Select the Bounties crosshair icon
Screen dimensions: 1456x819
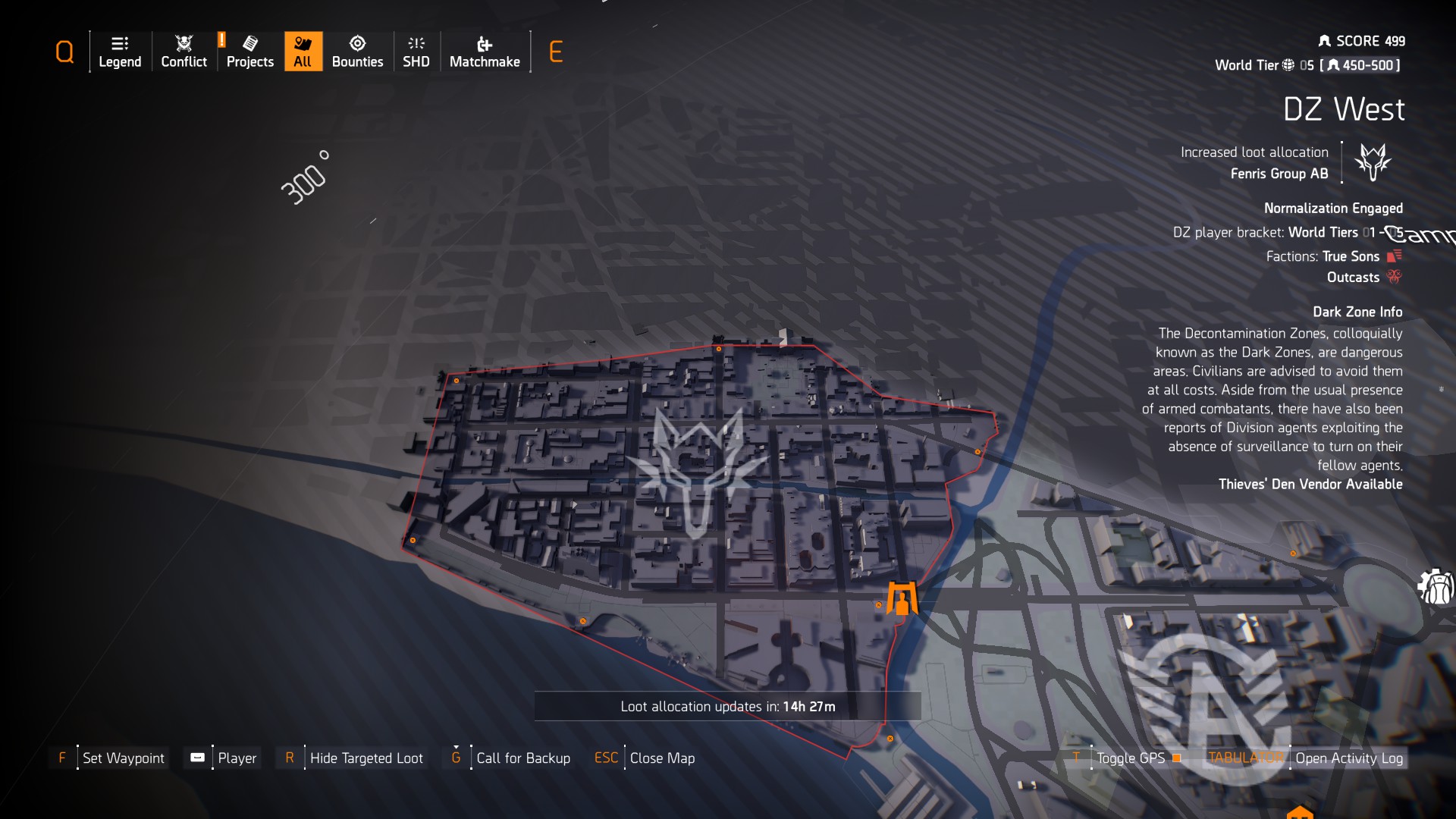357,43
